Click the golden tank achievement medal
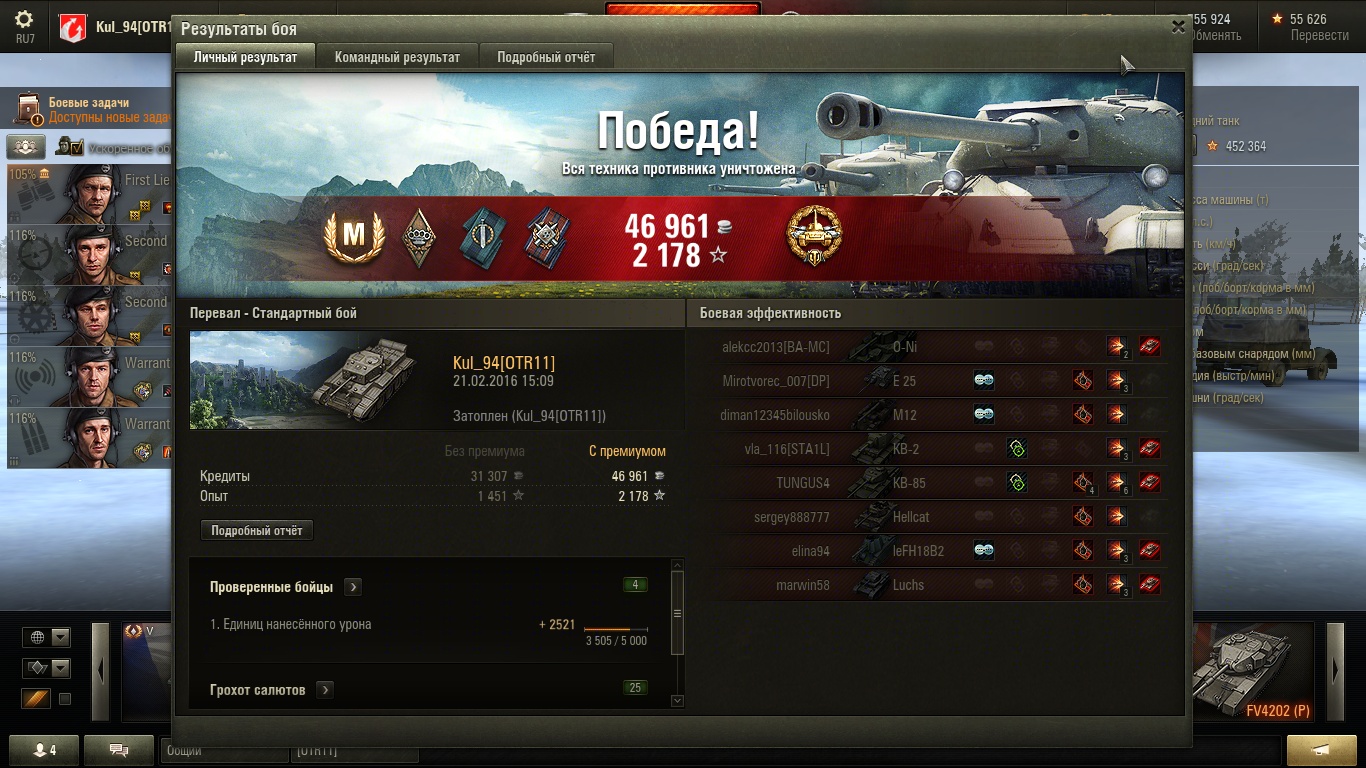 tap(814, 236)
